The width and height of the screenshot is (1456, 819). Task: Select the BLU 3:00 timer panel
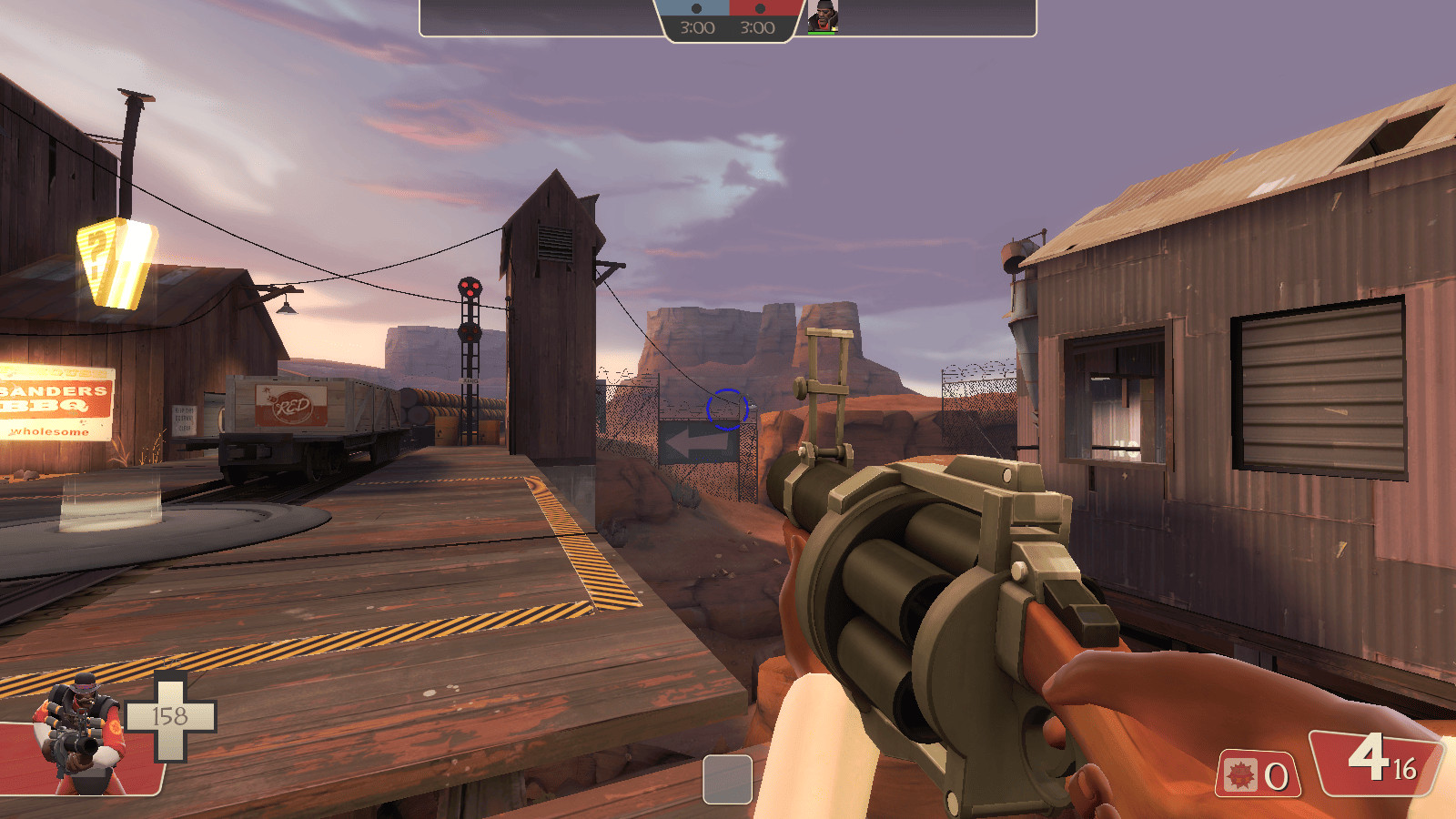(x=697, y=27)
